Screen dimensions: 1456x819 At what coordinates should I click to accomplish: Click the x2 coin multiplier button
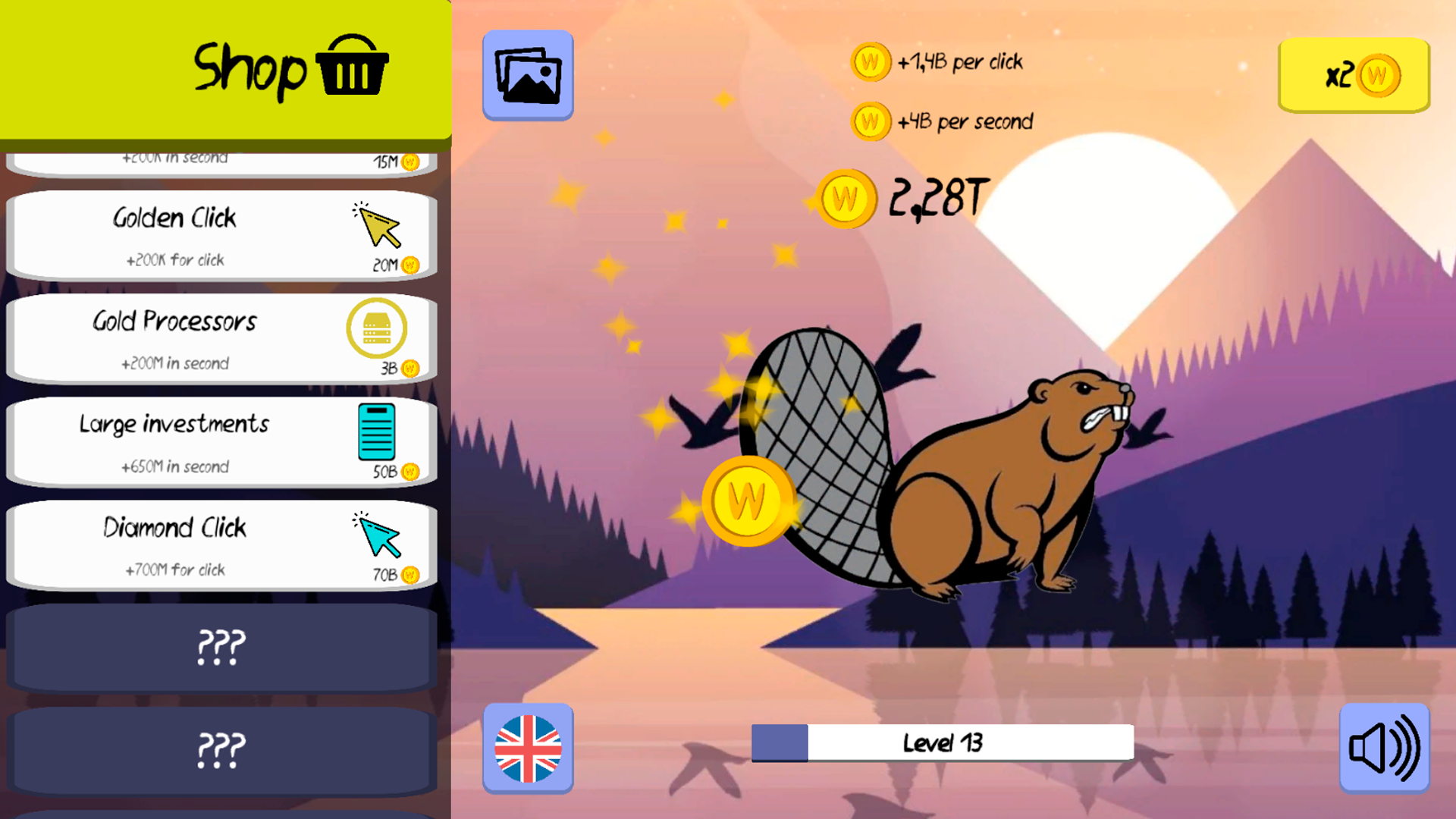tap(1354, 76)
